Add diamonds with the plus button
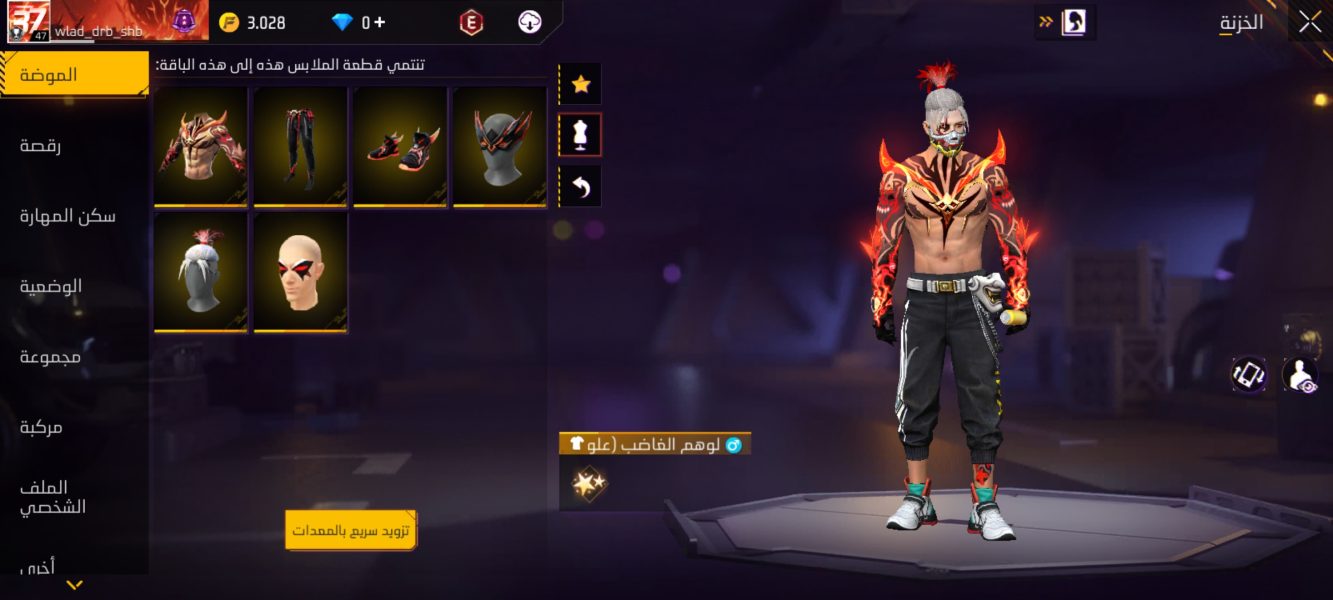The height and width of the screenshot is (600, 1333). (x=379, y=22)
